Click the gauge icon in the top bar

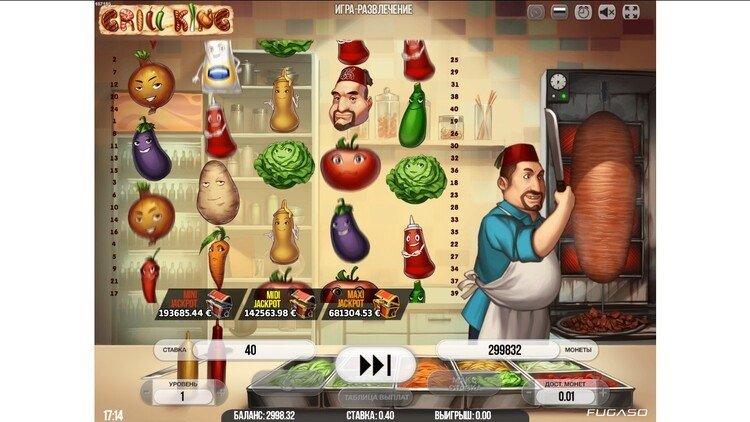click(x=537, y=12)
